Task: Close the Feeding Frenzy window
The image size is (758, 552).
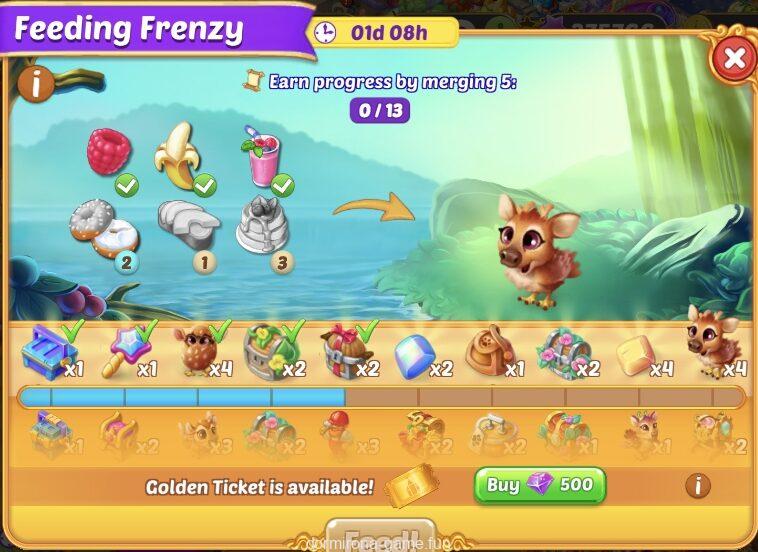Action: (733, 59)
